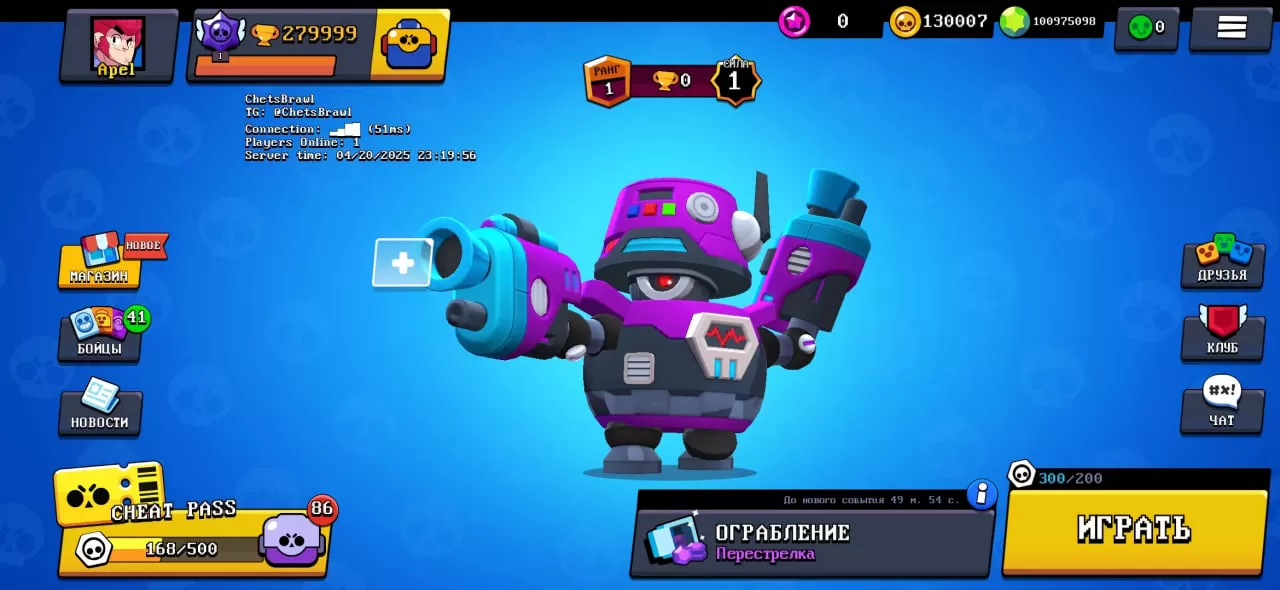The image size is (1280, 590).
Task: Show event info via the blue i icon
Action: click(982, 494)
